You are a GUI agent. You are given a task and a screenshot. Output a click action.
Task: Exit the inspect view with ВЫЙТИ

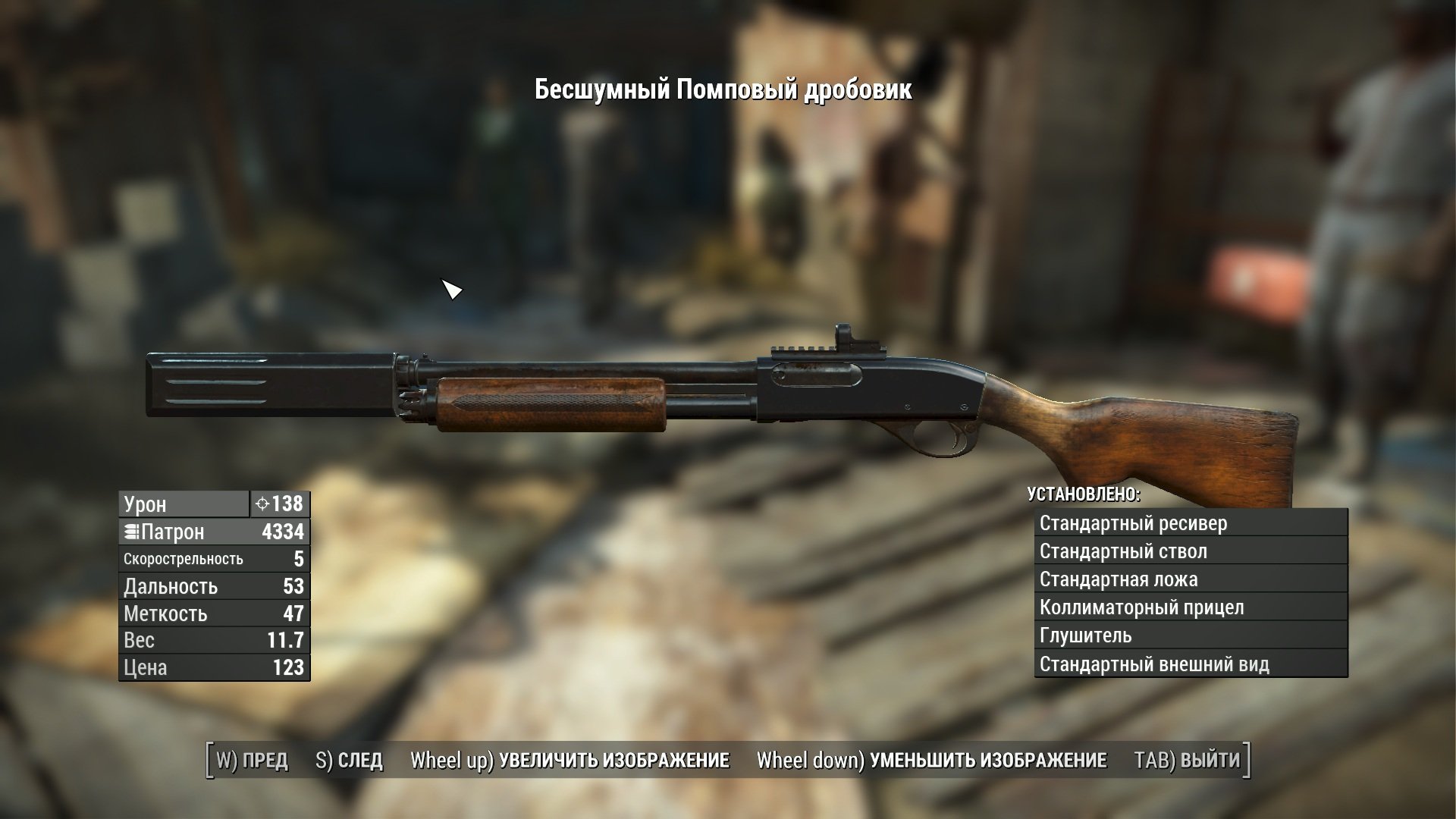point(1187,760)
